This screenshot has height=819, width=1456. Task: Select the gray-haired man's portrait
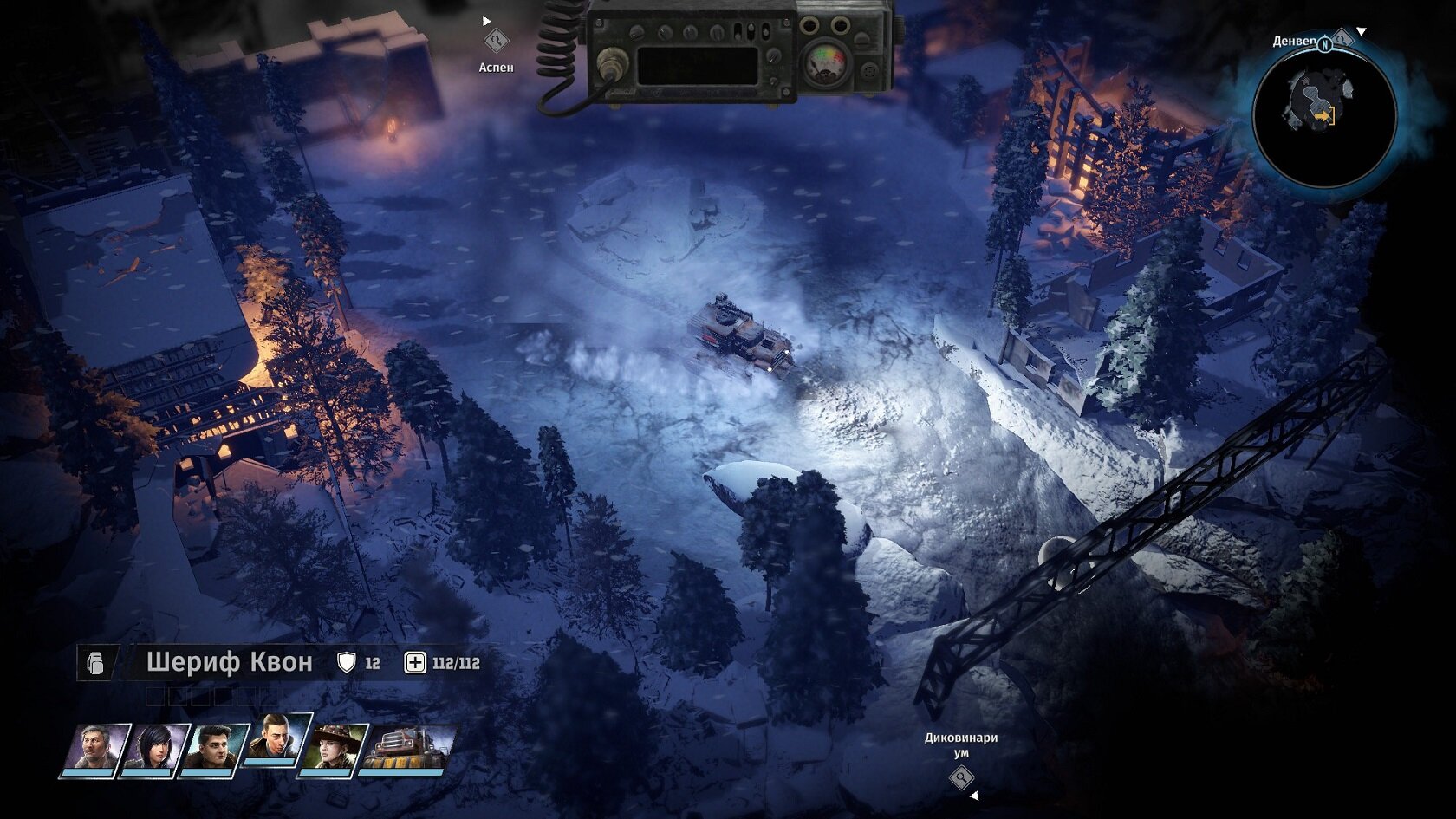point(95,750)
